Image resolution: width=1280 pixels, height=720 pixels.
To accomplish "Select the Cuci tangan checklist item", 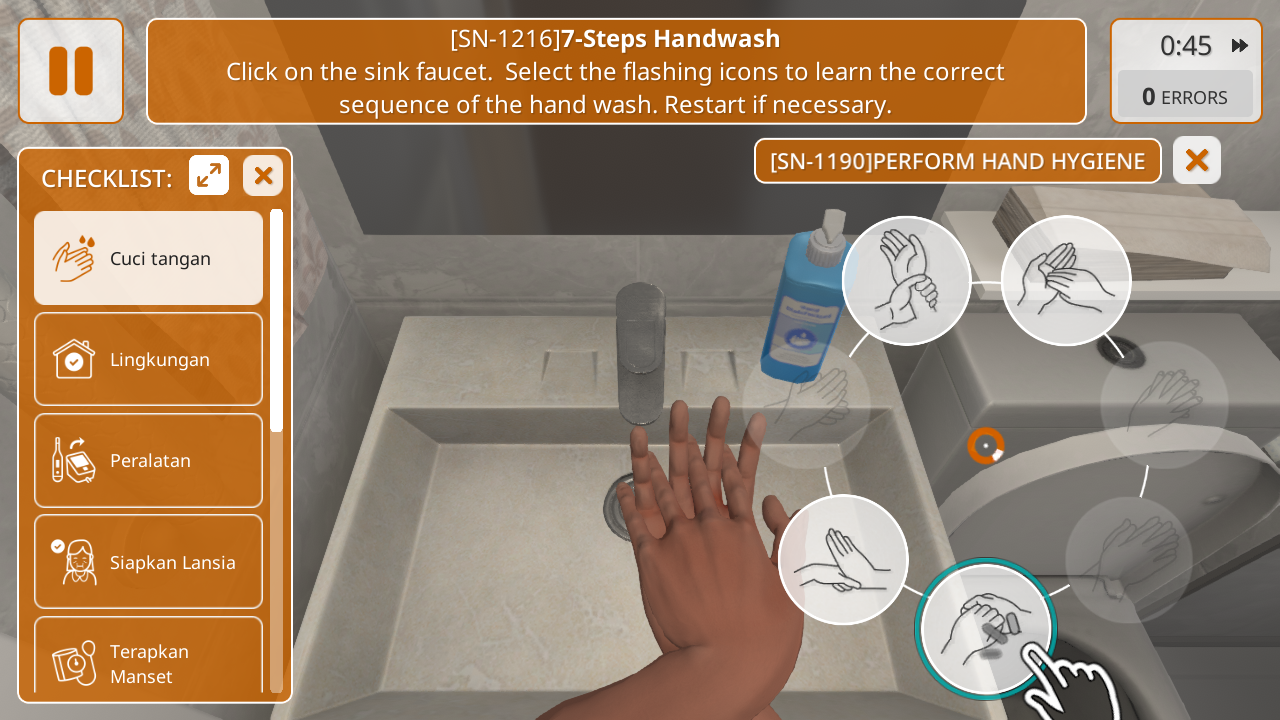I will 149,258.
